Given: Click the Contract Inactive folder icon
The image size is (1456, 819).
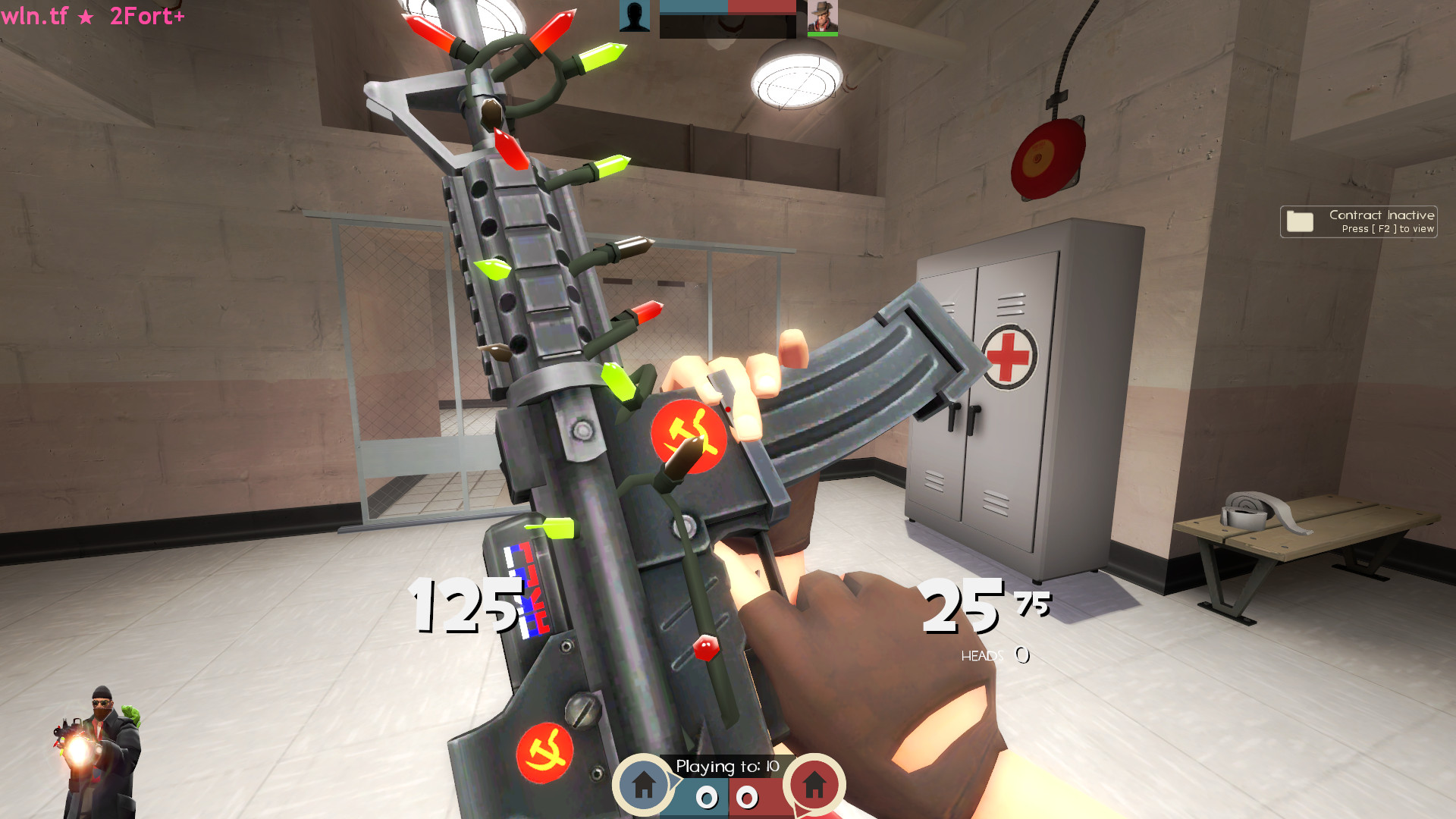Looking at the screenshot, I should 1300,221.
